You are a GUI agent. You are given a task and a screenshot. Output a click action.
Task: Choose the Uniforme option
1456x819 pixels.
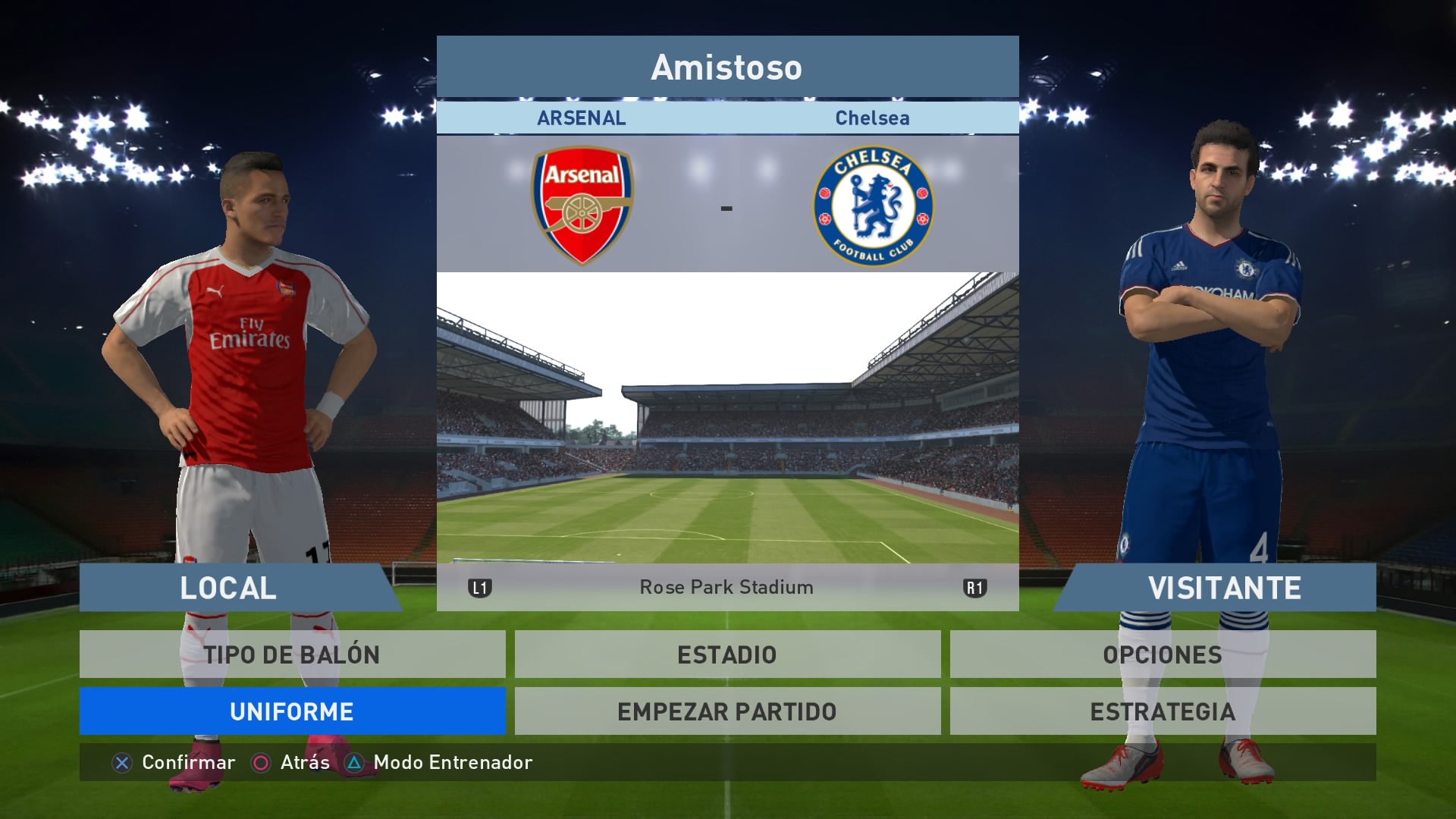292,711
